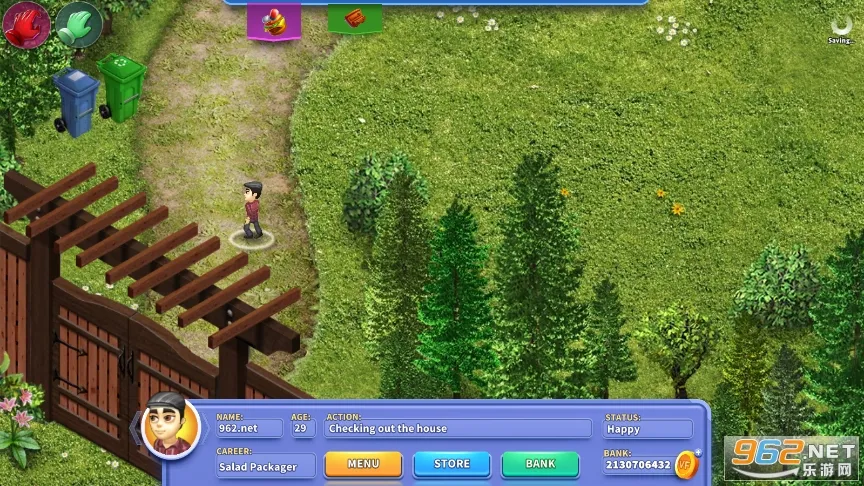Image resolution: width=864 pixels, height=486 pixels.
Task: Click the green BANK button
Action: 540,464
